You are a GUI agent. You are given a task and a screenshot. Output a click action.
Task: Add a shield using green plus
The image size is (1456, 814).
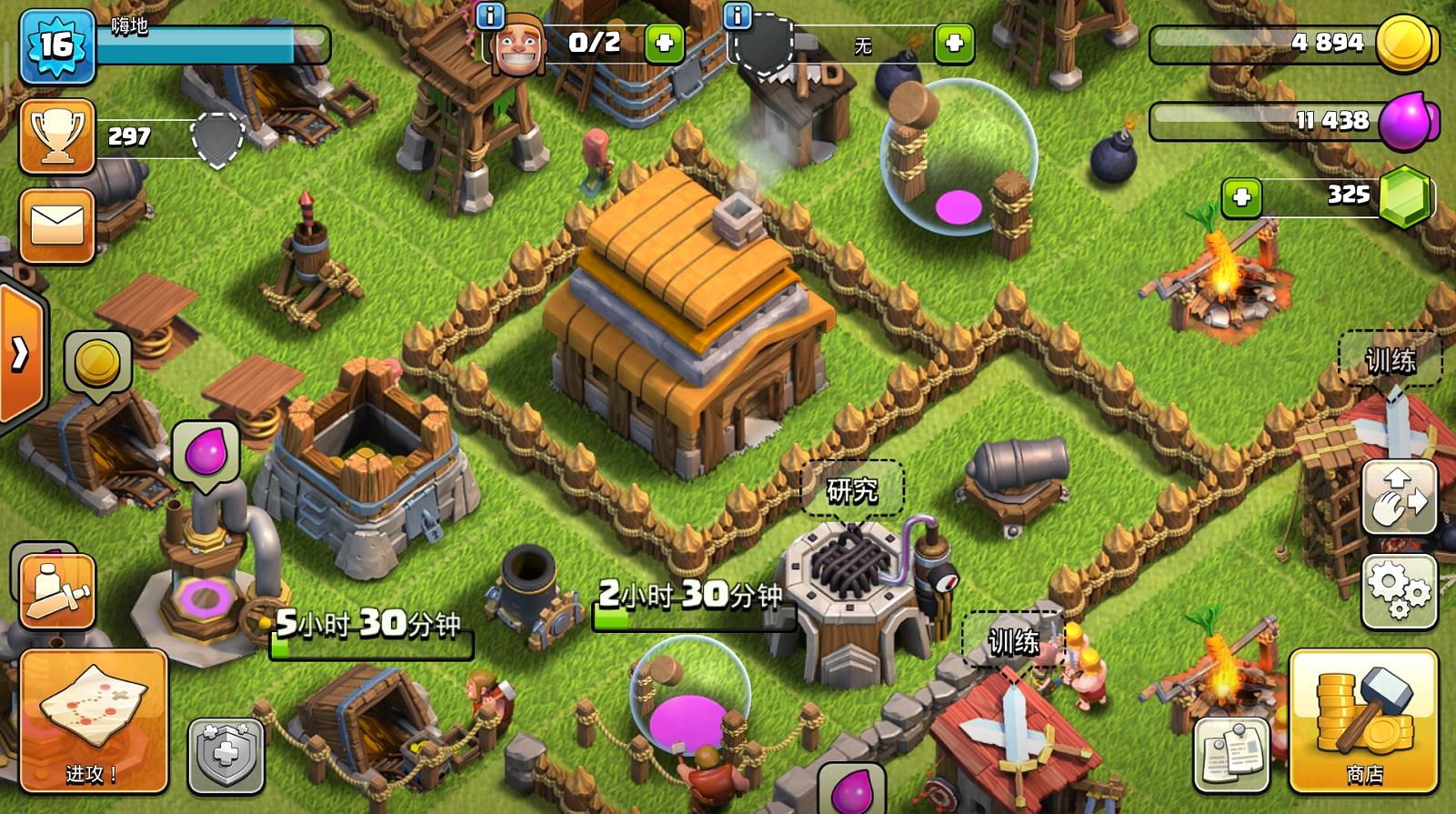click(x=954, y=43)
